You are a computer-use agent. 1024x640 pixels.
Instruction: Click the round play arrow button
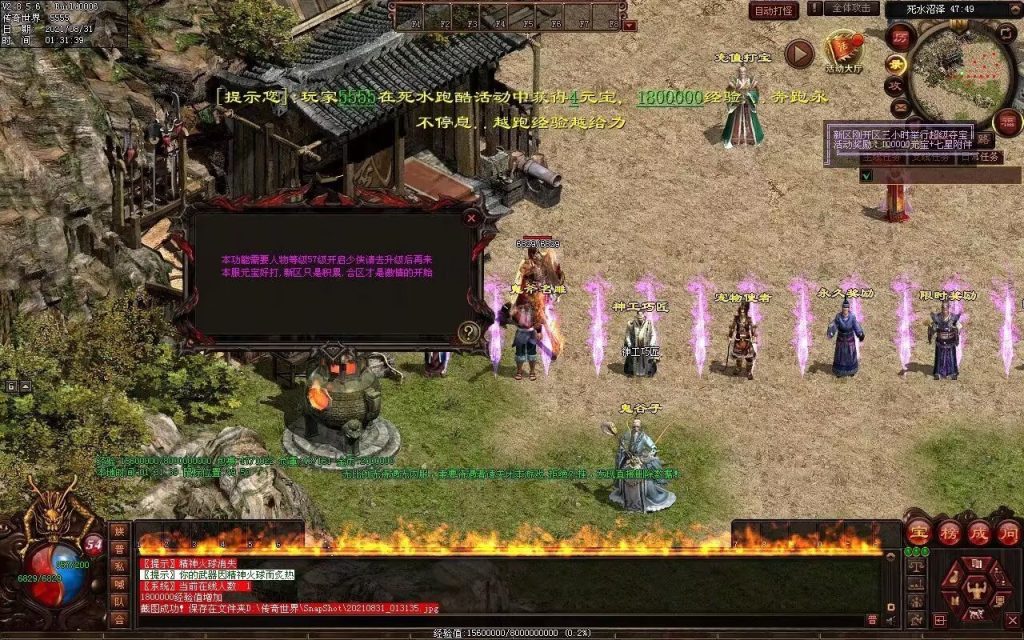point(799,53)
